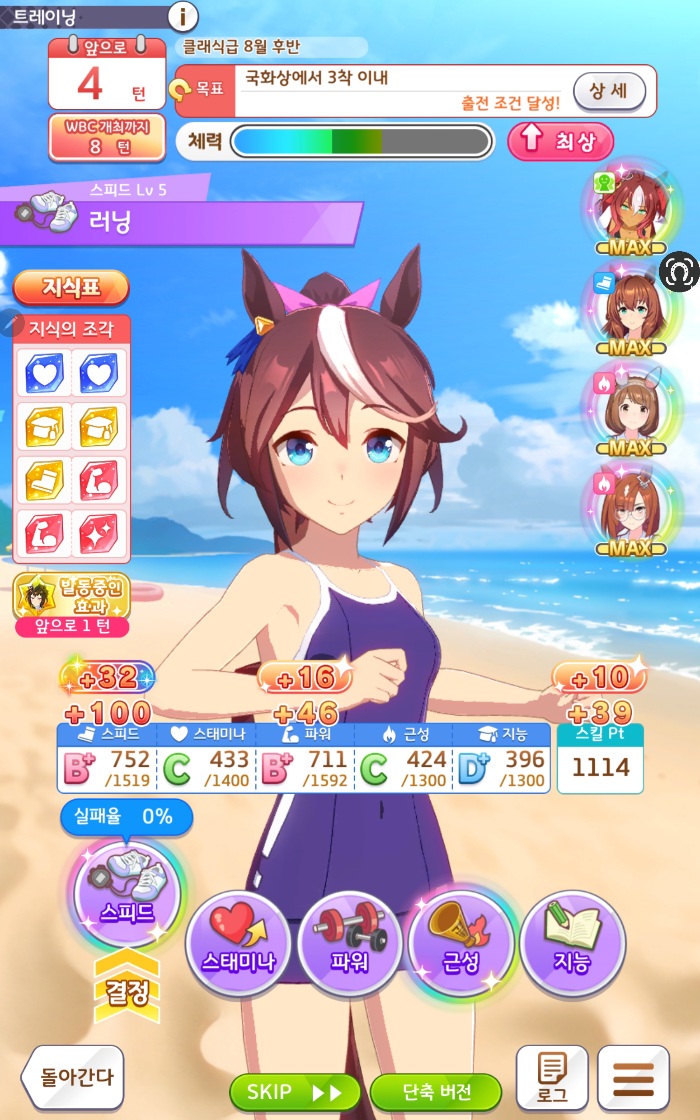Screen dimensions: 700x1120
Task: Confirm training with the 결정 arrow
Action: pyautogui.click(x=126, y=990)
